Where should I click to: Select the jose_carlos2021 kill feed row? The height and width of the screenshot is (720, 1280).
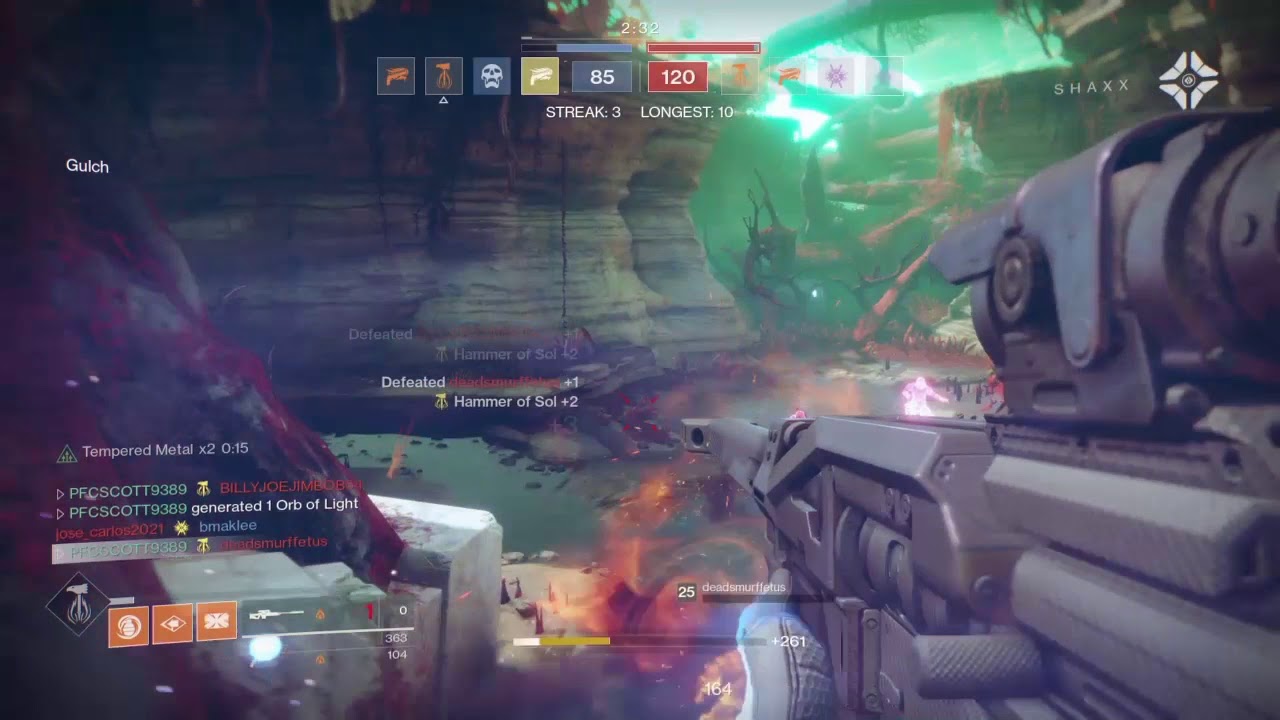coord(157,526)
